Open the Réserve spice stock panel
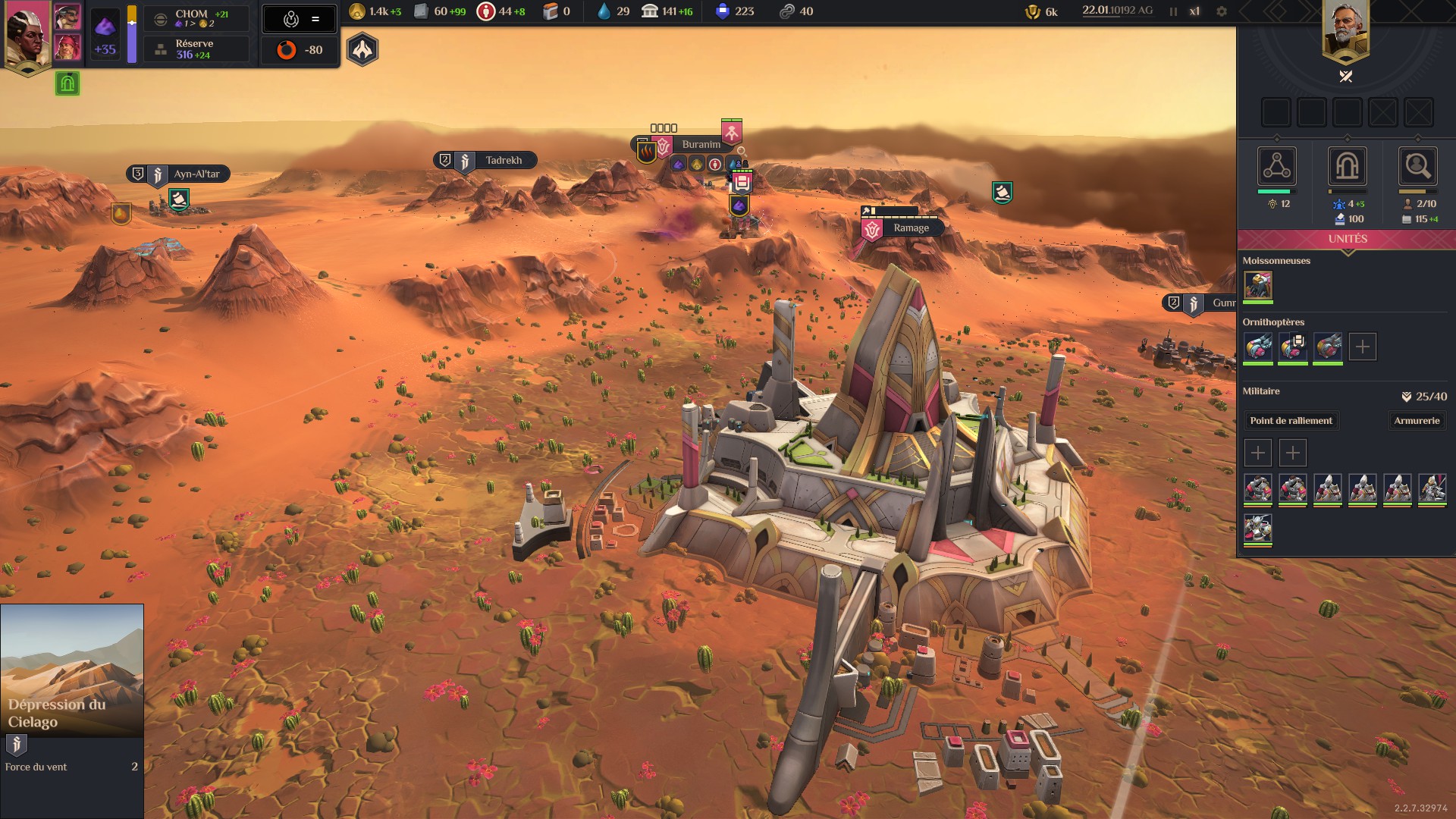This screenshot has height=819, width=1456. [196, 49]
